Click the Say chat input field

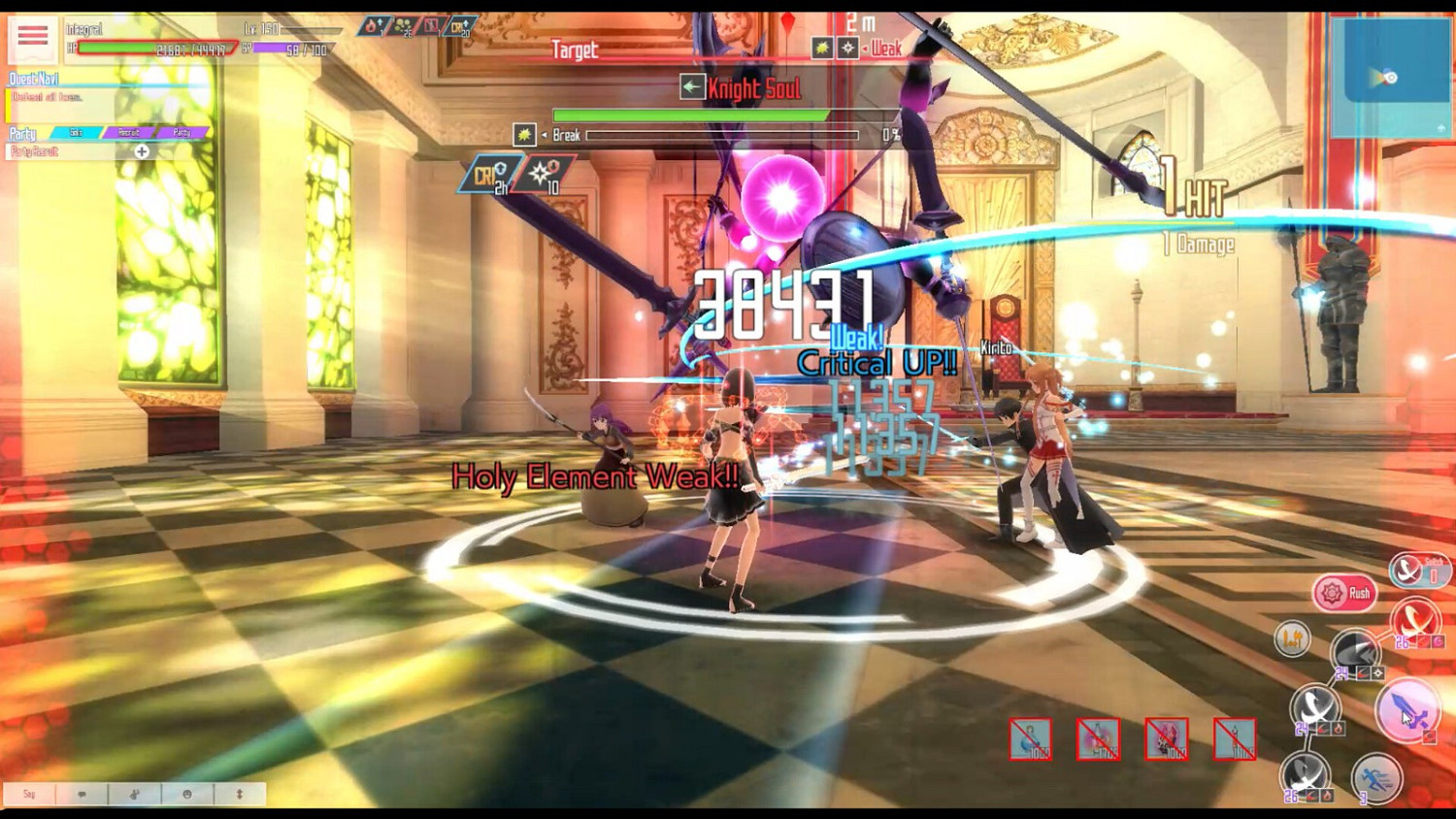pos(29,794)
